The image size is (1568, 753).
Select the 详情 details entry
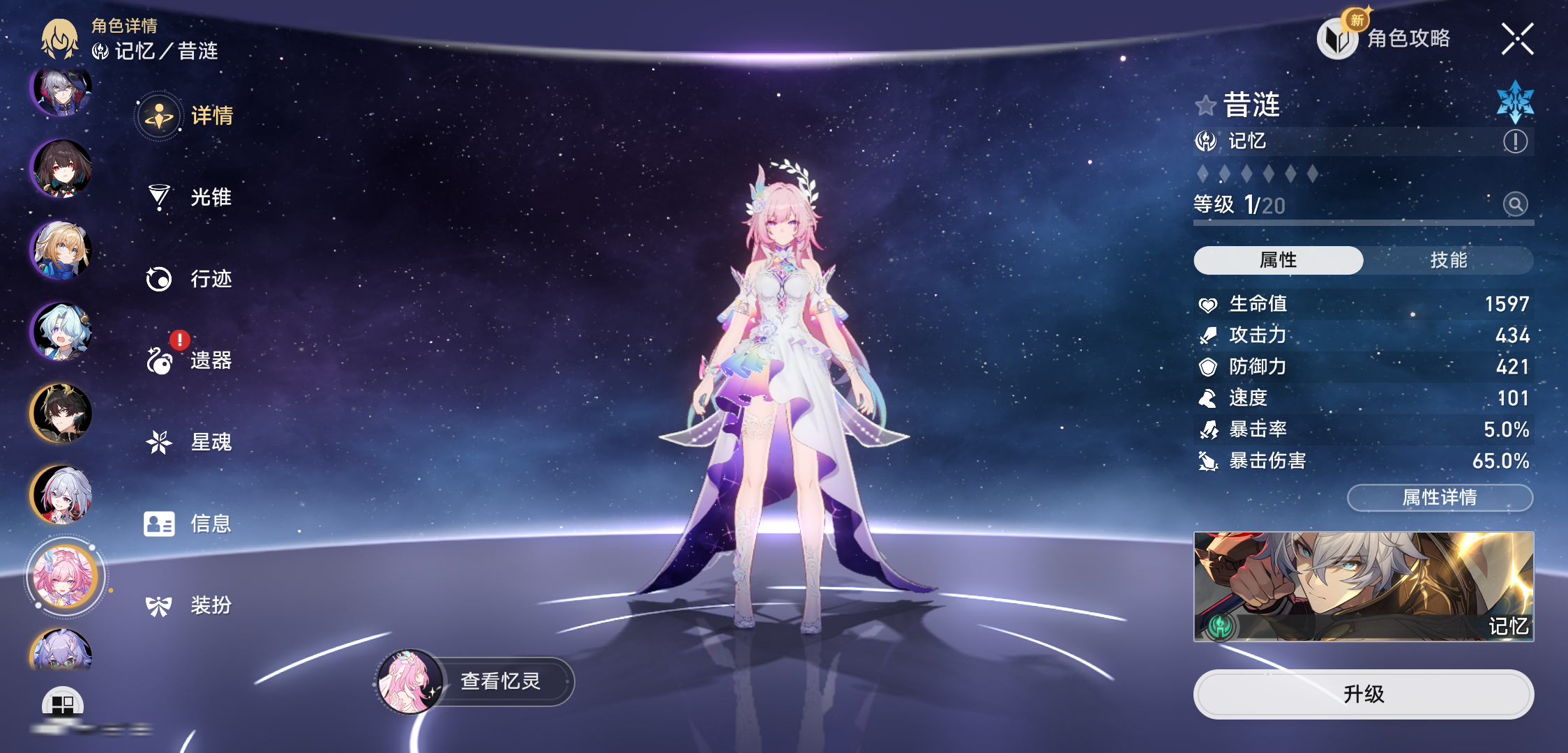187,116
